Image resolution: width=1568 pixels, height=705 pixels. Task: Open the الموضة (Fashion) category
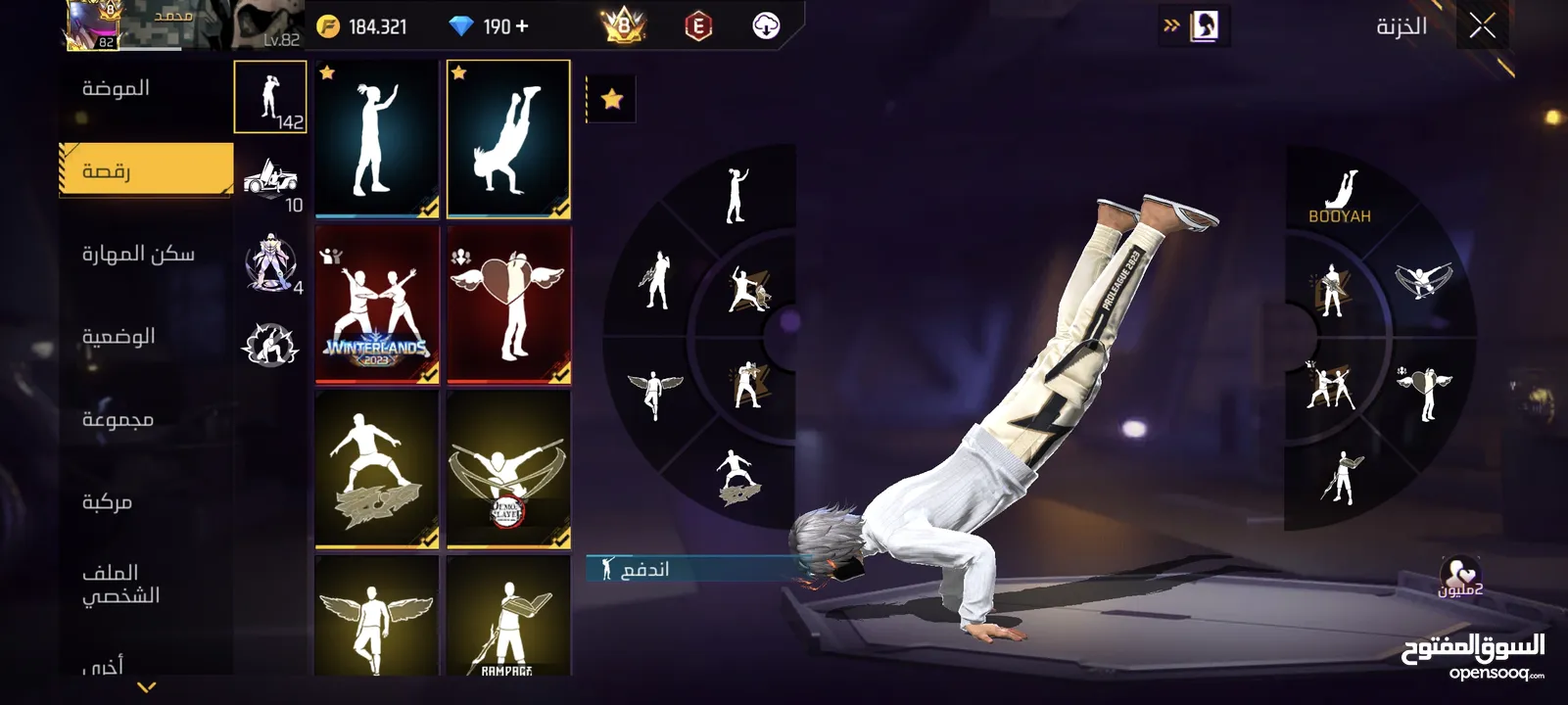point(117,88)
